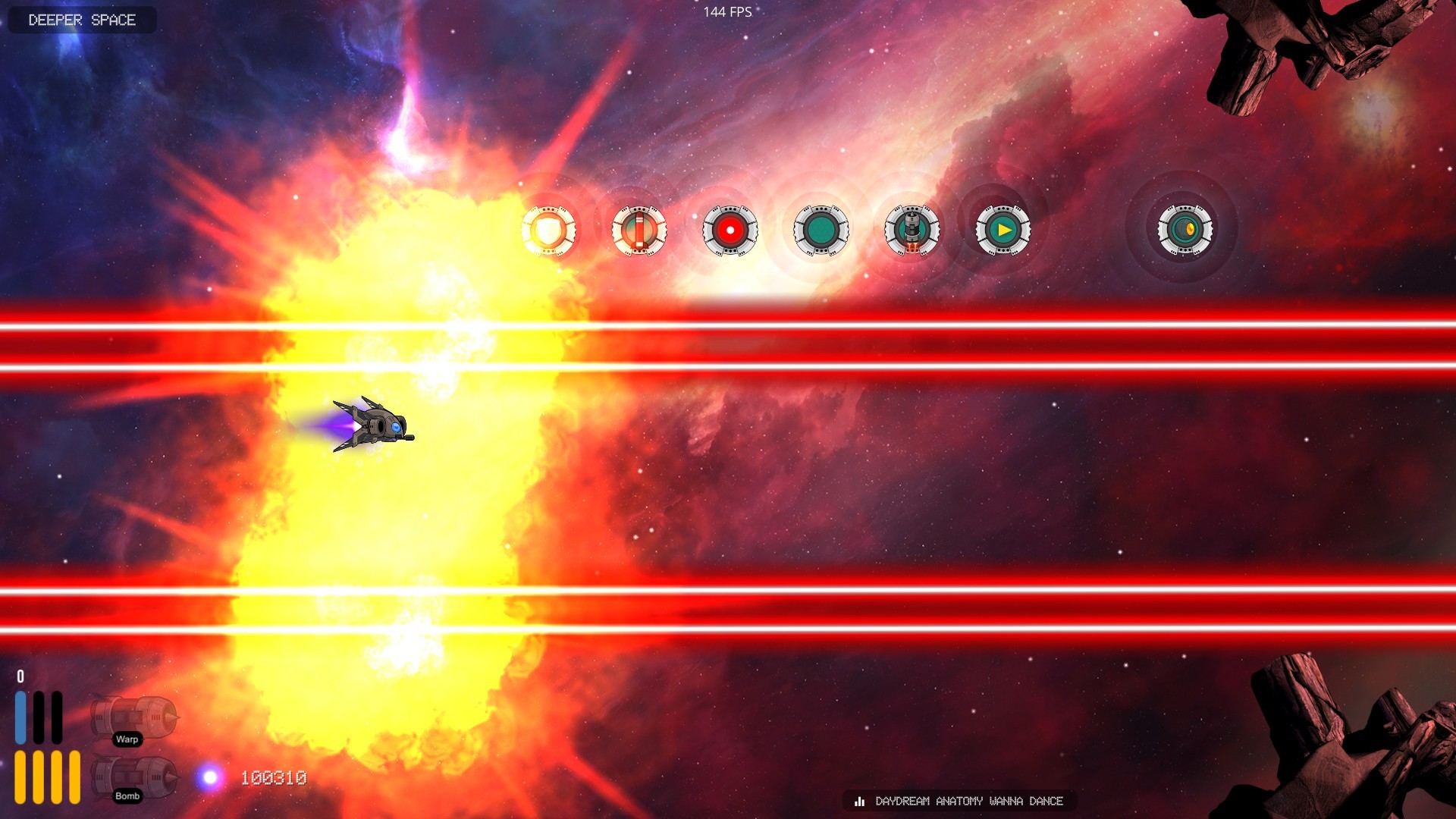Toggle the last yellow Bomb charge bar
This screenshot has height=819, width=1456.
click(76, 777)
